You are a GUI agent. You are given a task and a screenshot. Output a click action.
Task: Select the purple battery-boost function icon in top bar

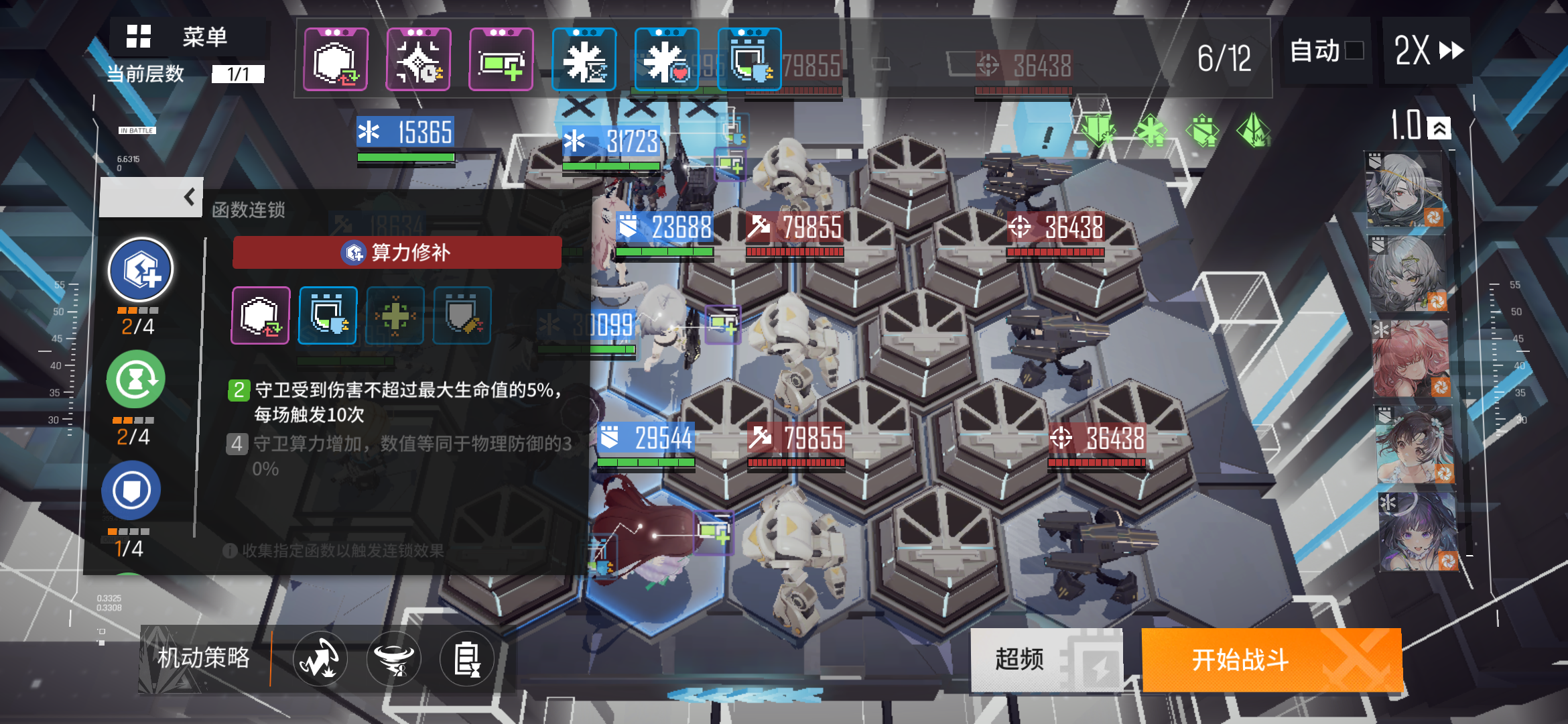[500, 59]
